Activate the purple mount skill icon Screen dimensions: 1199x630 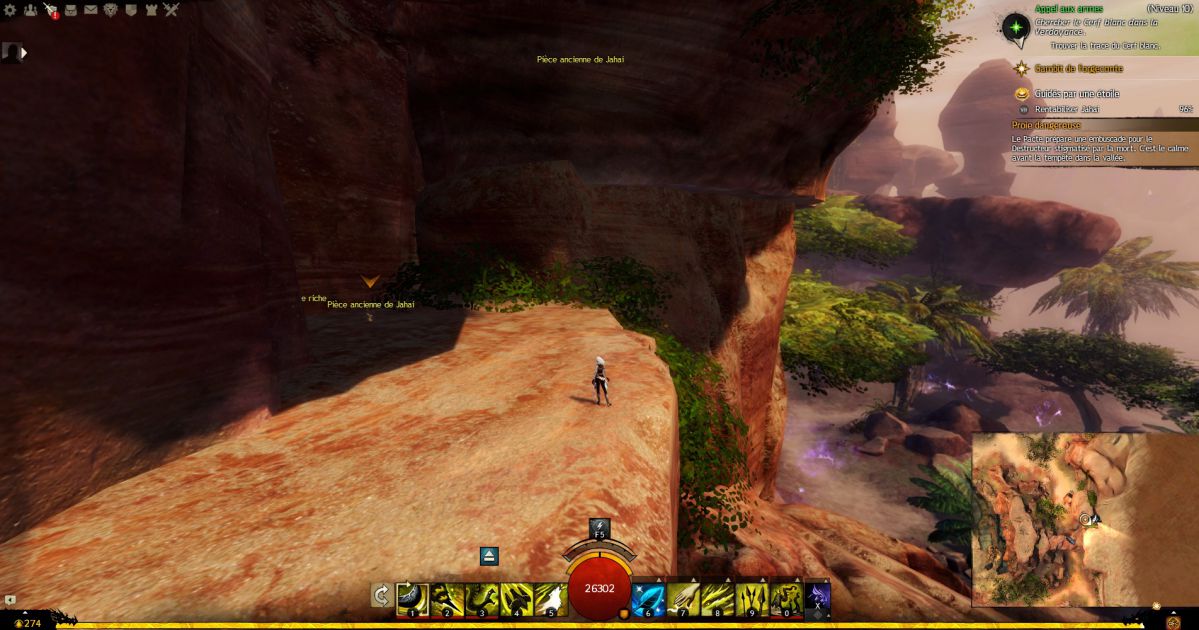pyautogui.click(x=818, y=597)
